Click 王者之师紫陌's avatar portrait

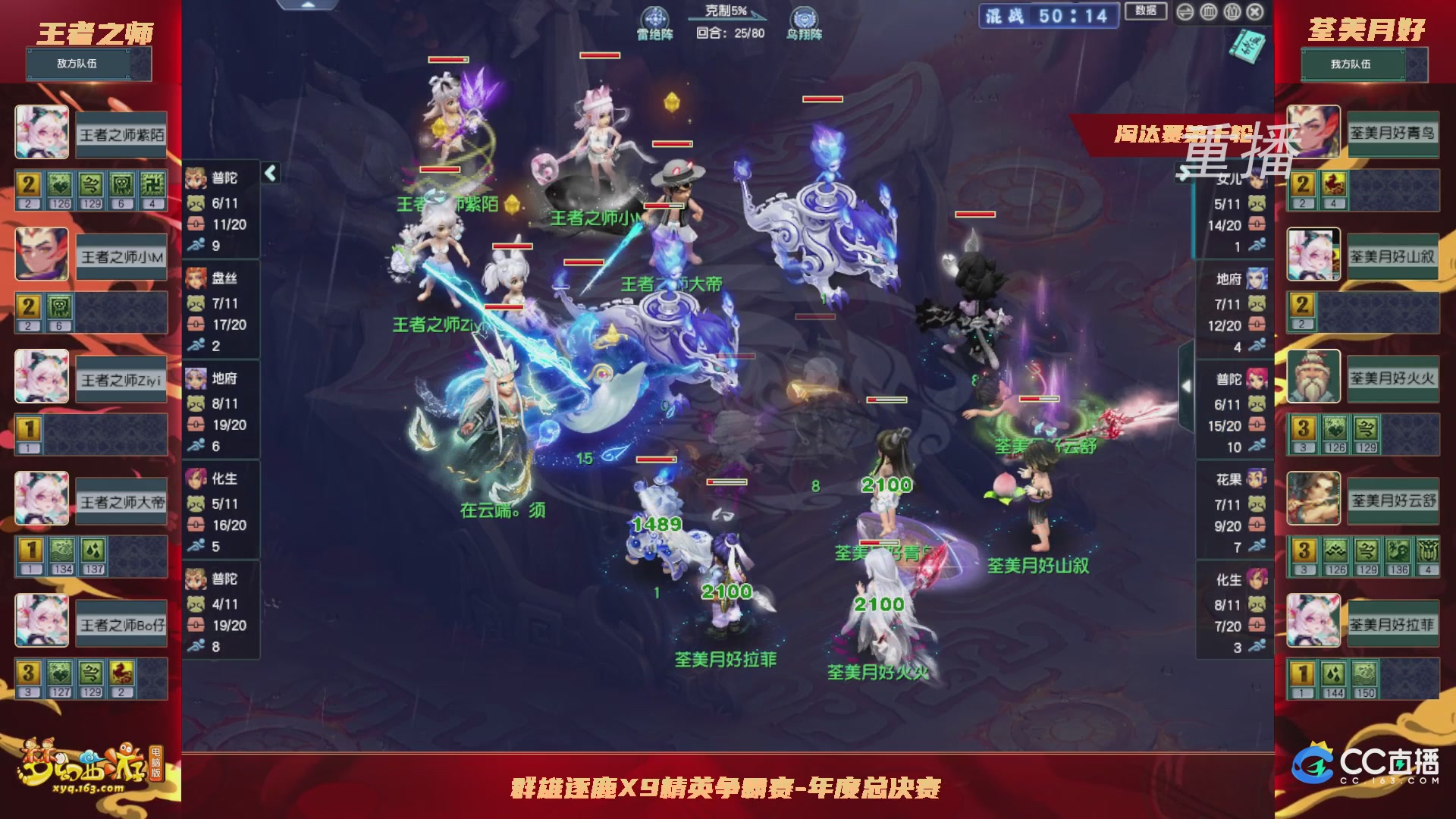tap(42, 133)
